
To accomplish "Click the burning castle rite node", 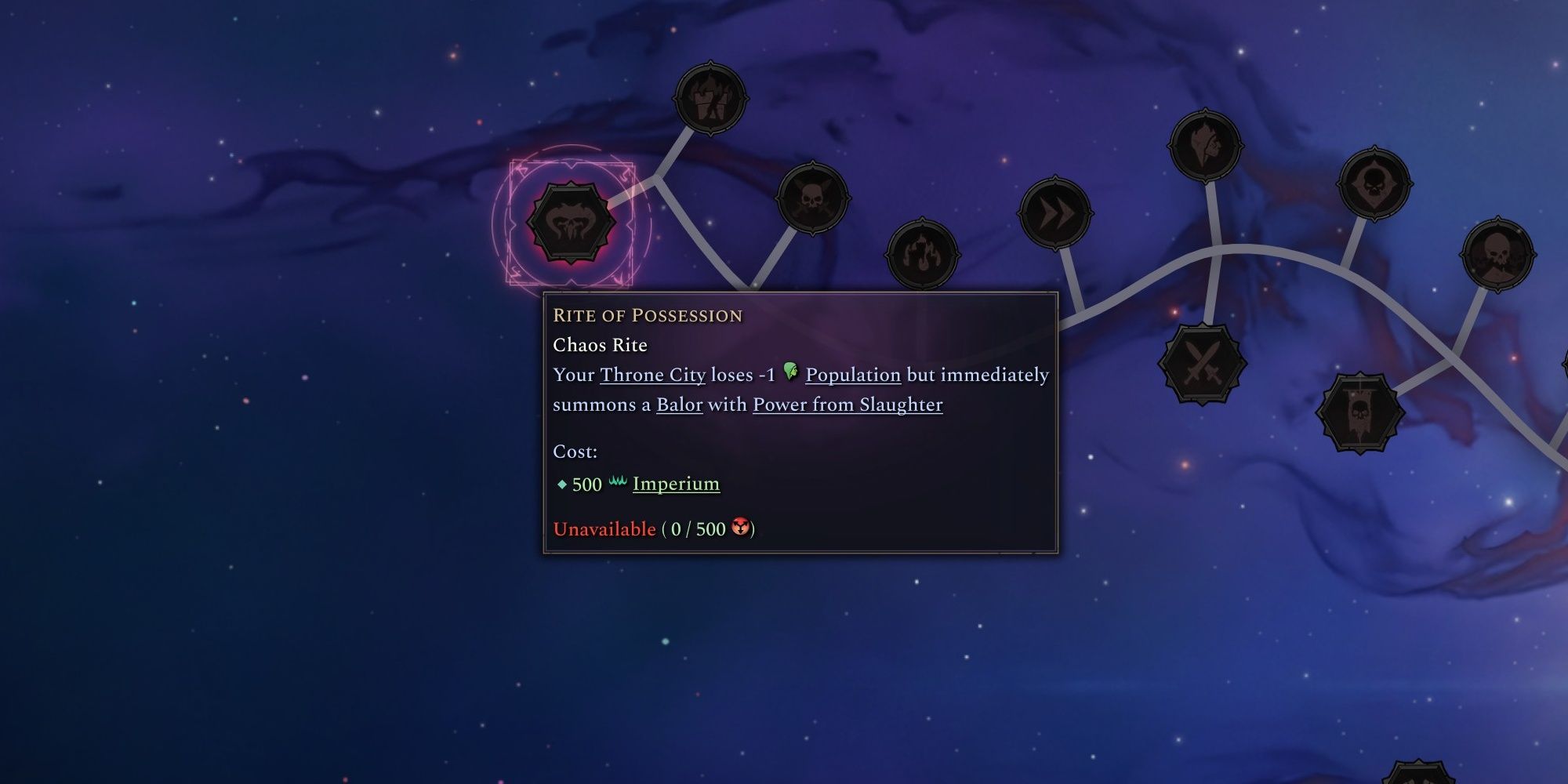I will click(713, 98).
